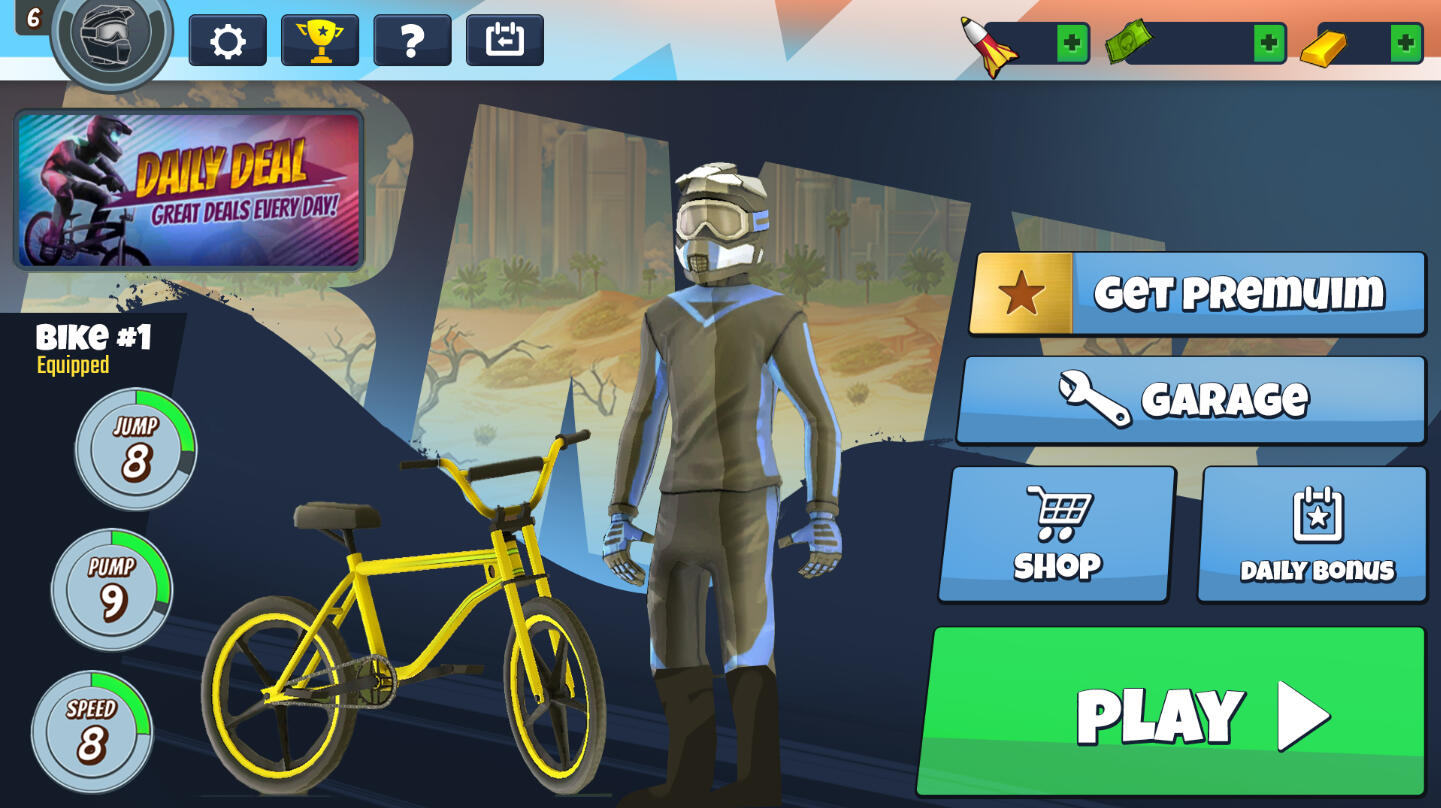Open the Shop
The width and height of the screenshot is (1441, 808).
pyautogui.click(x=1057, y=534)
